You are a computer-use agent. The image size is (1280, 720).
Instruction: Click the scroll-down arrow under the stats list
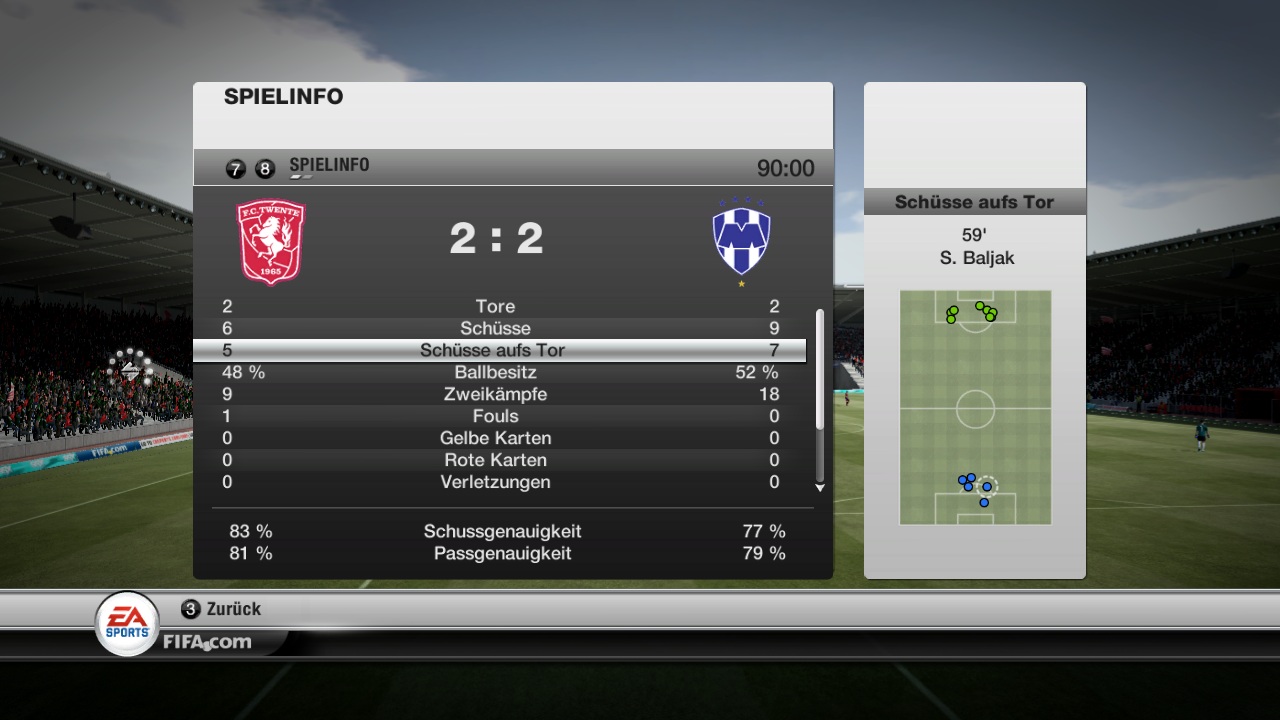(x=820, y=488)
